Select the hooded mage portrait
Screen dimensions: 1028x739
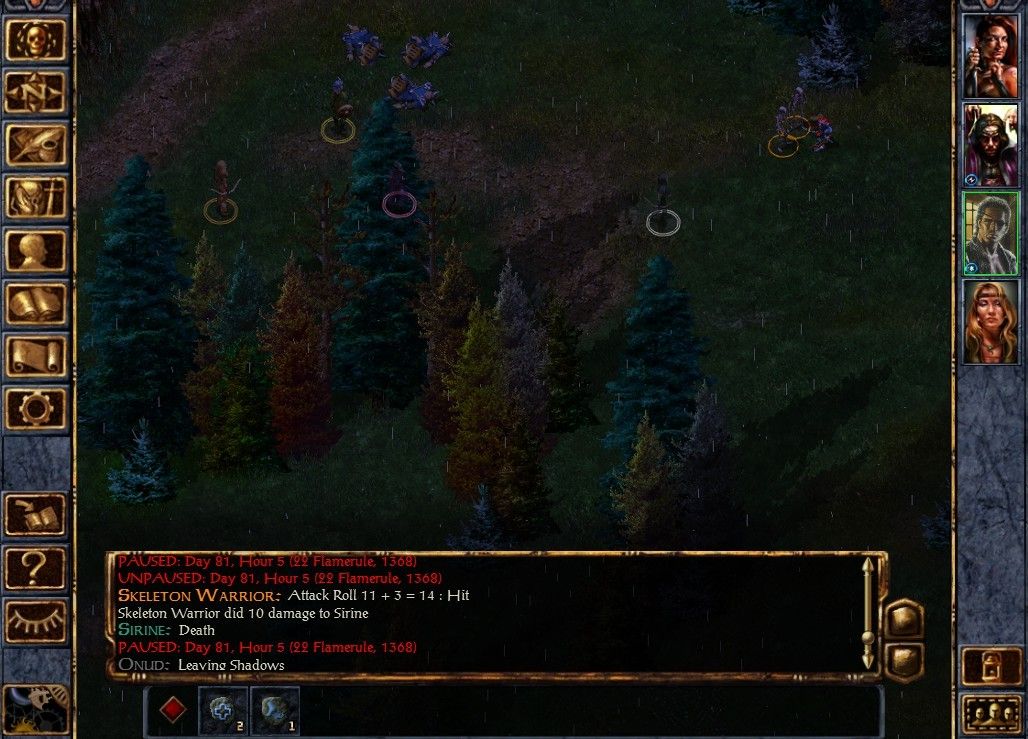click(x=990, y=144)
